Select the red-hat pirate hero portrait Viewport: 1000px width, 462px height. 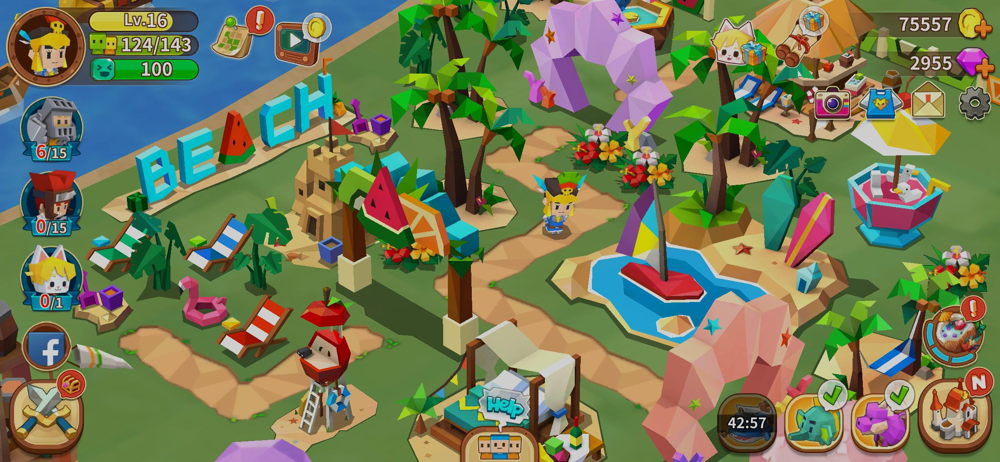click(51, 200)
